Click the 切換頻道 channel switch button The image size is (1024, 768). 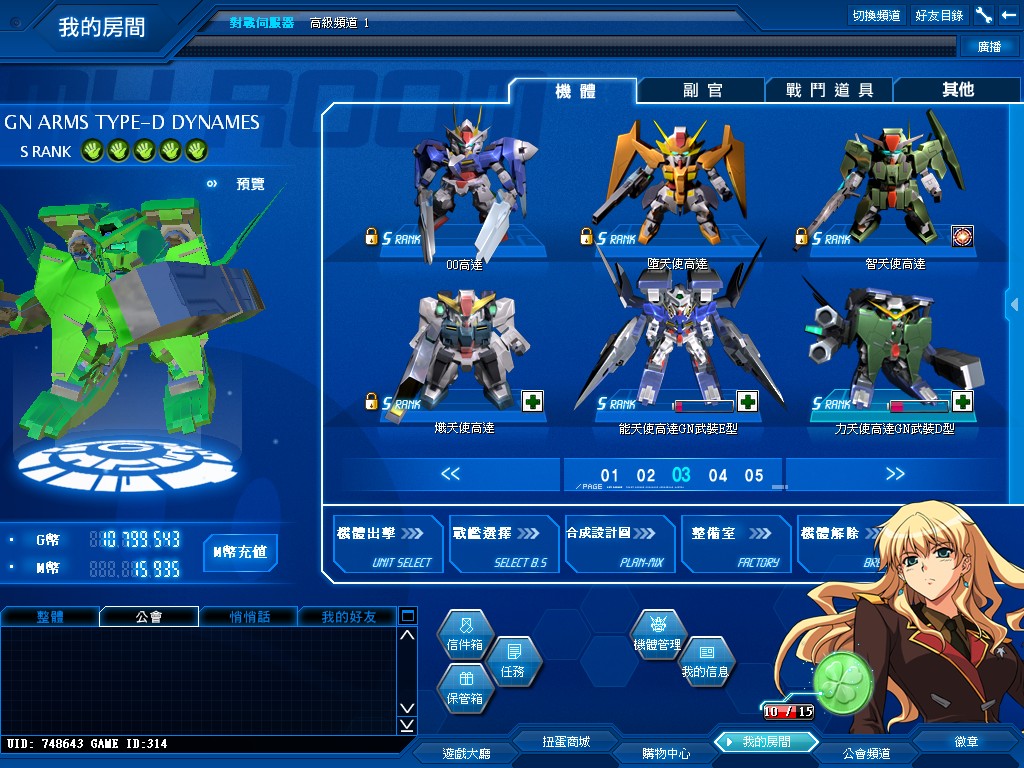(876, 16)
